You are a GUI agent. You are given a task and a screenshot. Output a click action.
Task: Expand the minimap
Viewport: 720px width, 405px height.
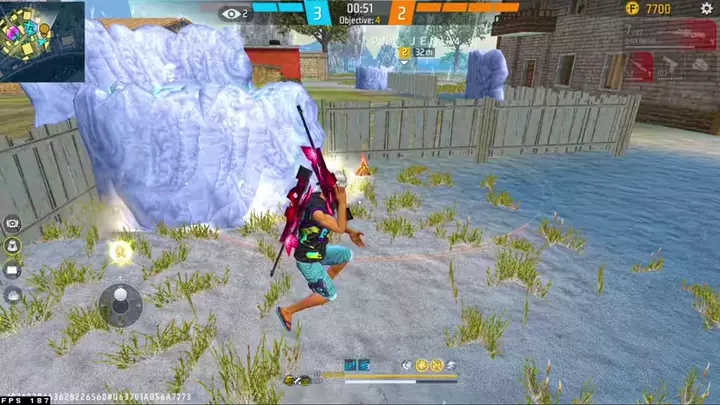point(42,40)
